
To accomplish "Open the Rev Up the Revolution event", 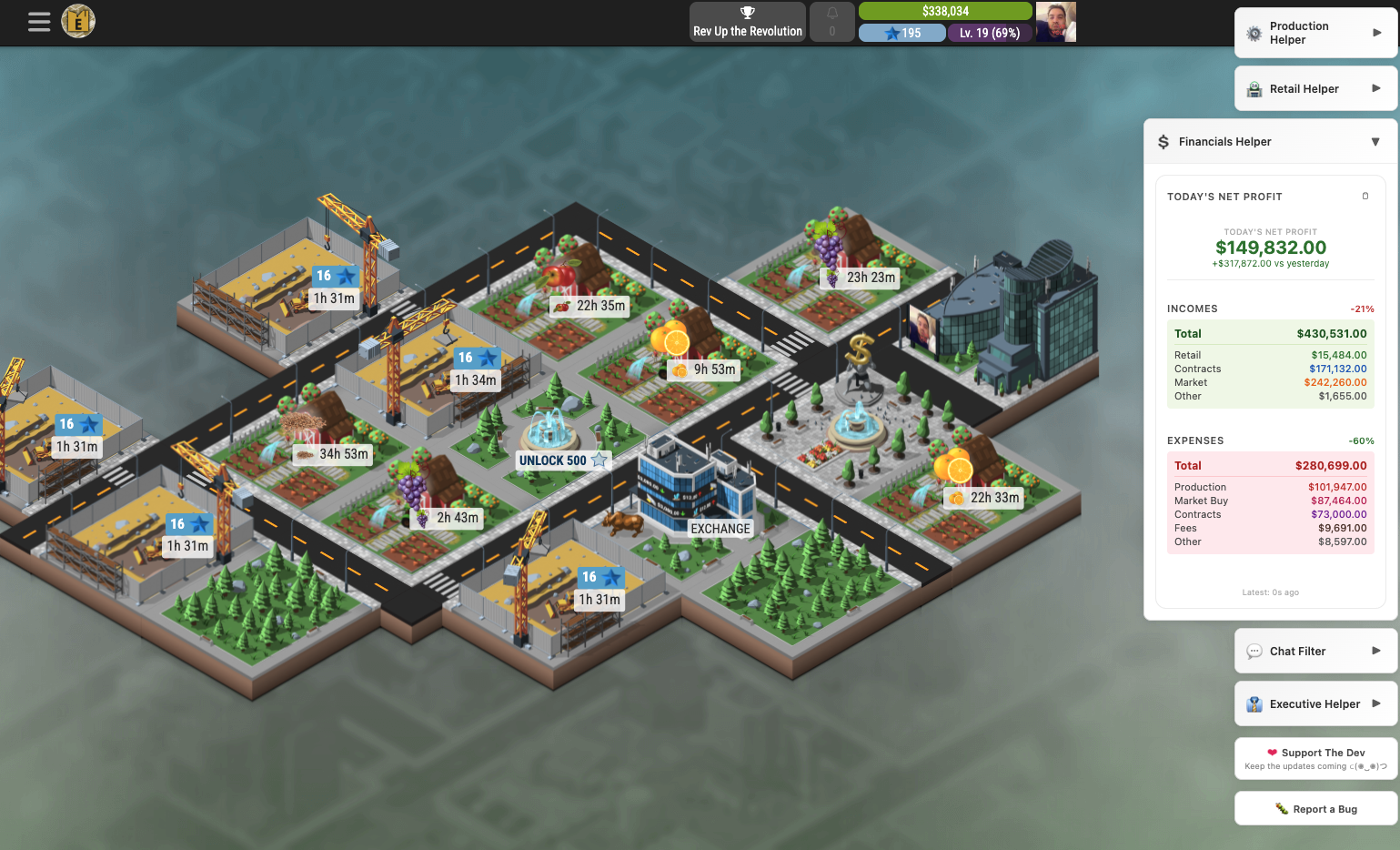I will click(x=748, y=22).
